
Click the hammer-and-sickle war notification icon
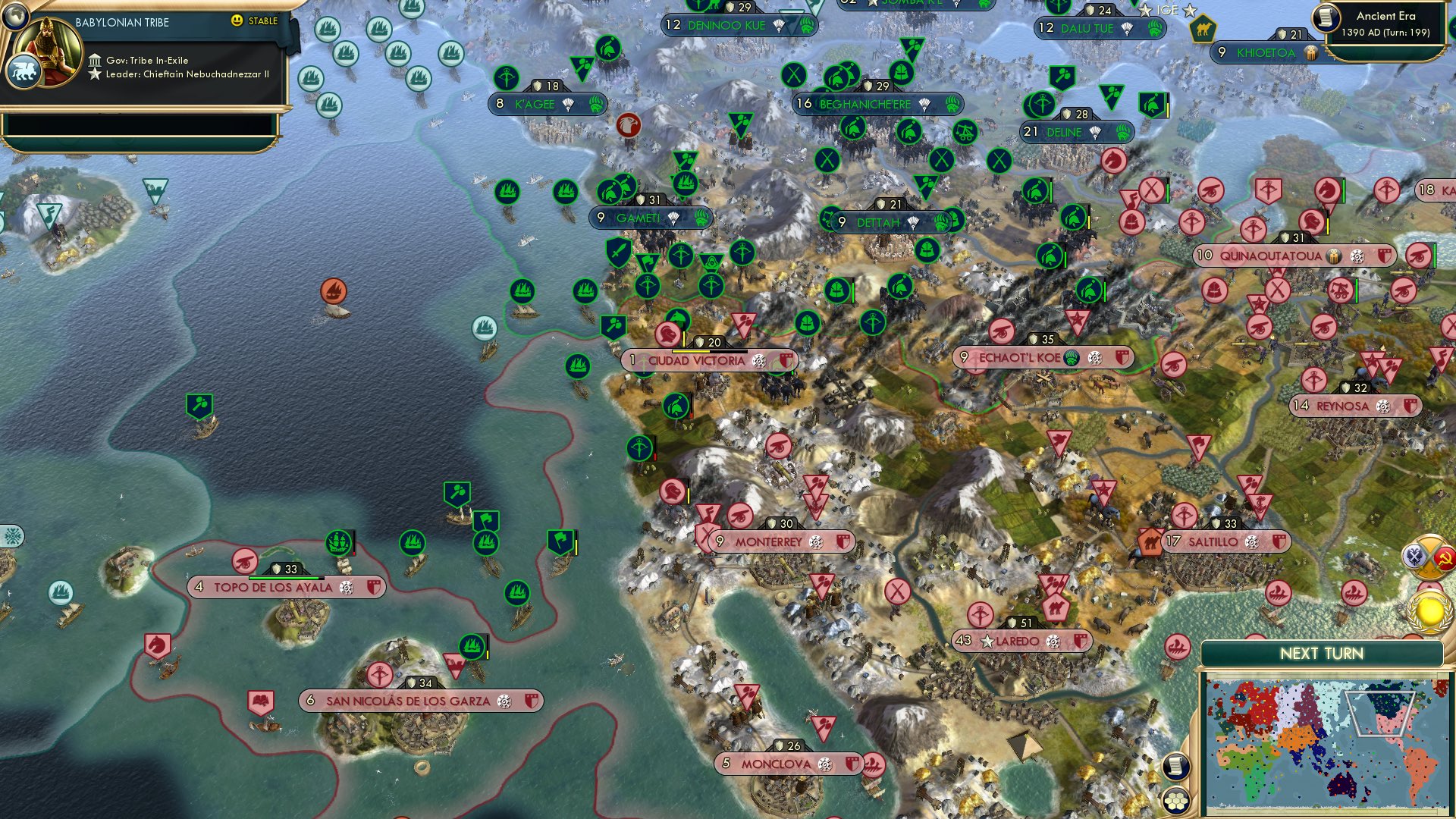pyautogui.click(x=1444, y=559)
